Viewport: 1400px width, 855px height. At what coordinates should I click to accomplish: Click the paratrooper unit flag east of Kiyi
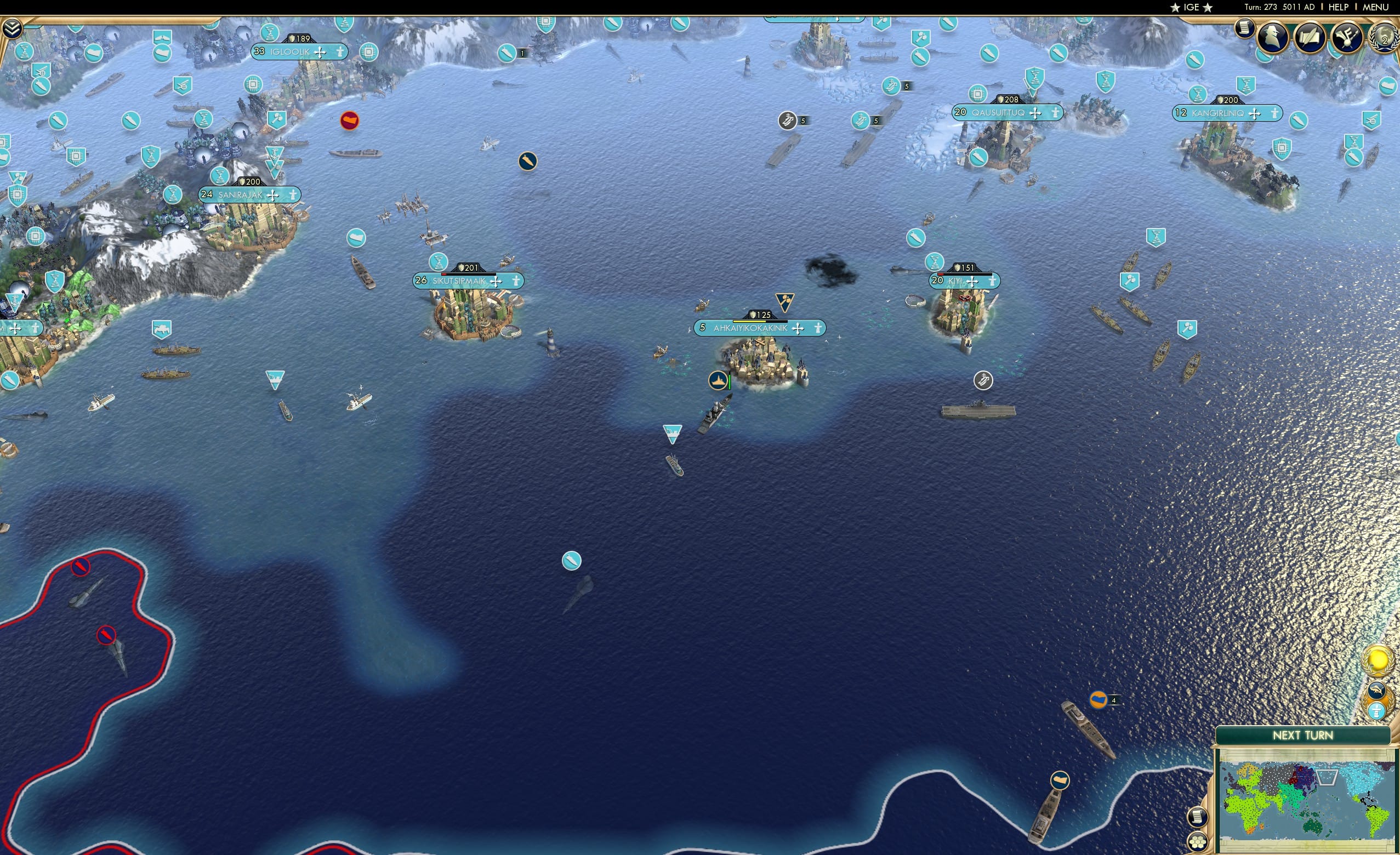[x=983, y=380]
